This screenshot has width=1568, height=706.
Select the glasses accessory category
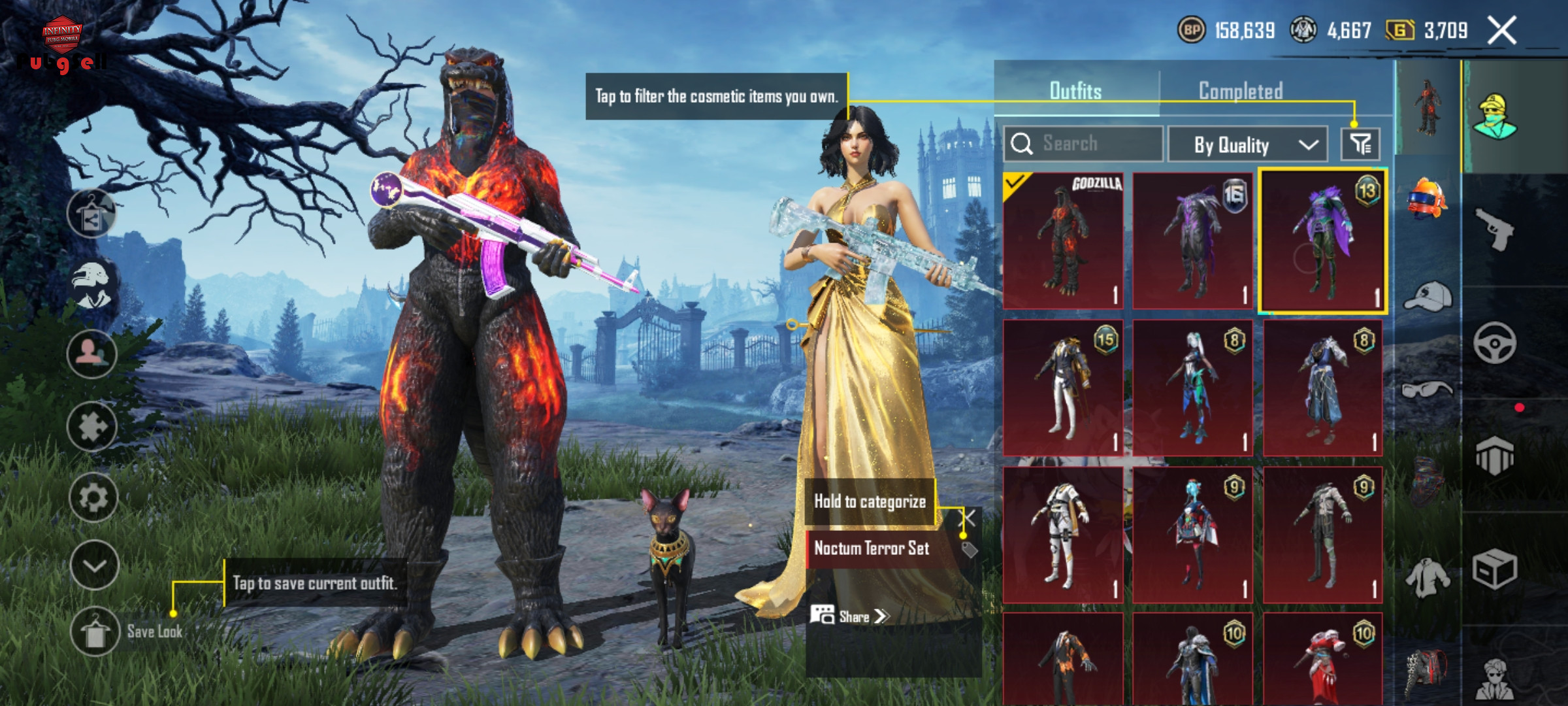pyautogui.click(x=1428, y=391)
